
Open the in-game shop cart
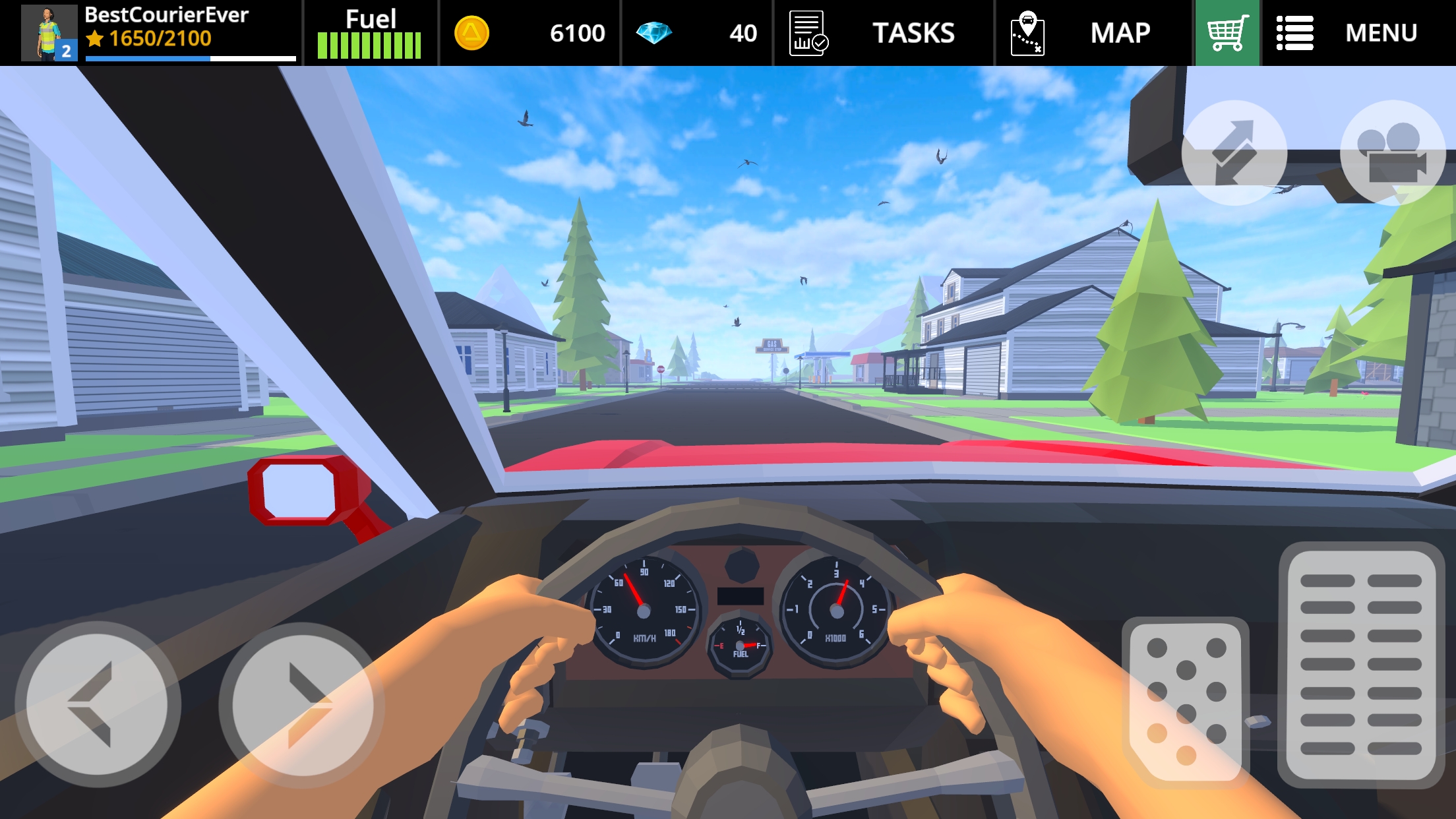click(1228, 32)
